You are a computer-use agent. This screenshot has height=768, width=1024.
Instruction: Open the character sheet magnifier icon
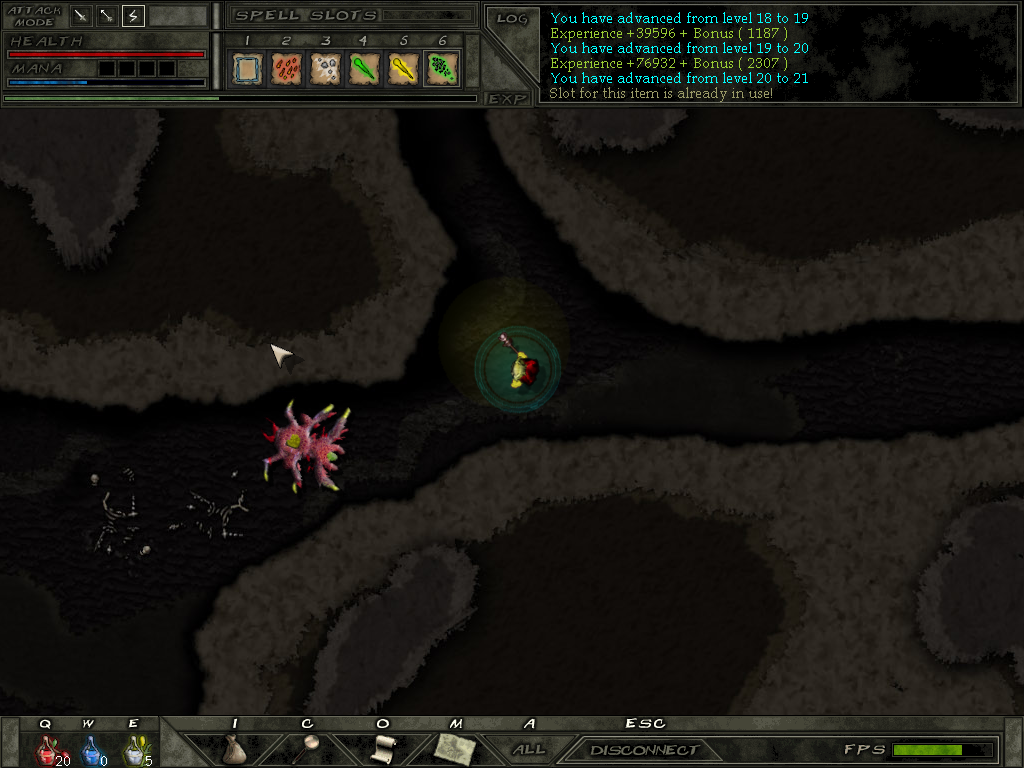pos(310,748)
